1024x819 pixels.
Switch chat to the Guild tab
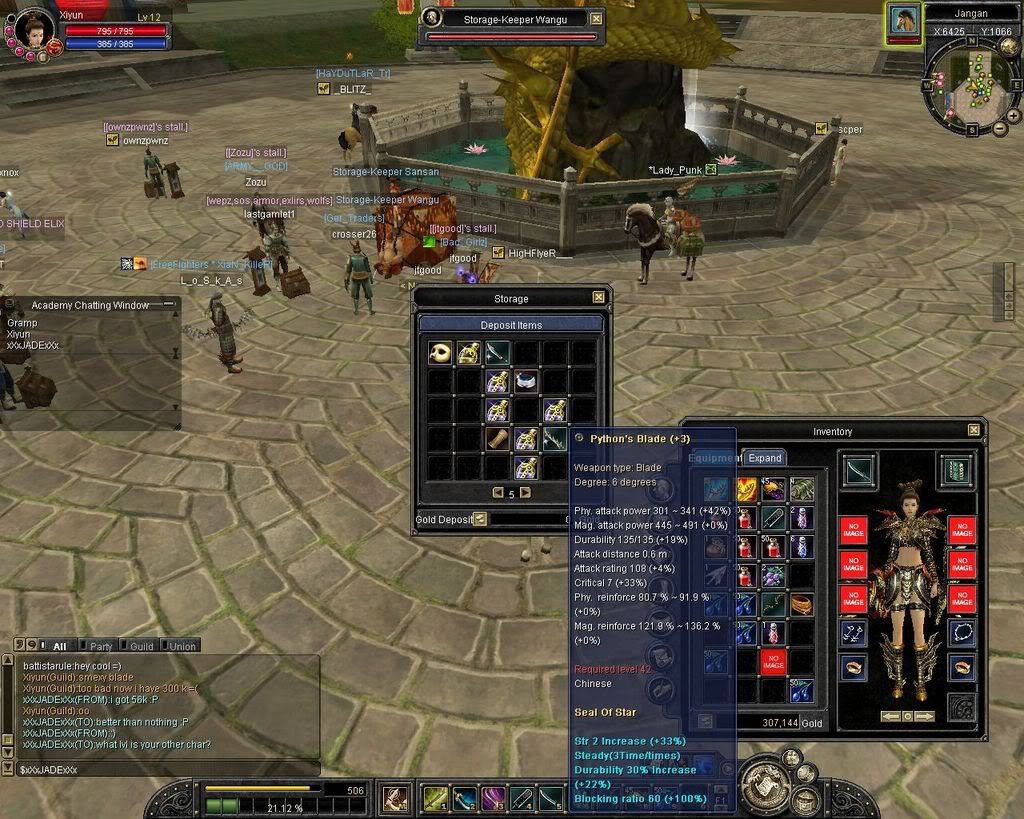pyautogui.click(x=140, y=646)
